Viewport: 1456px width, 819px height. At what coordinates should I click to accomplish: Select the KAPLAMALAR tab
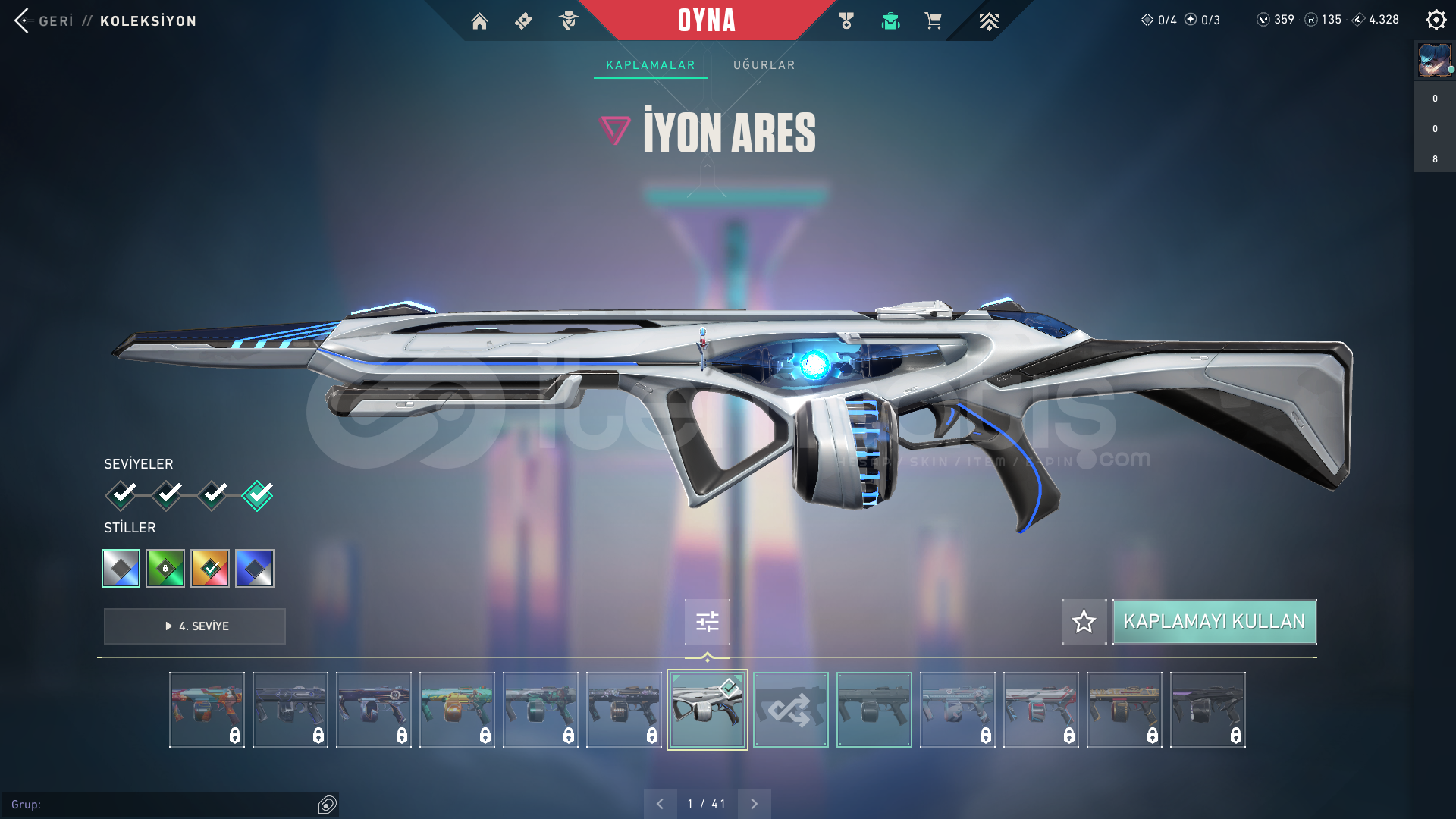[x=650, y=65]
